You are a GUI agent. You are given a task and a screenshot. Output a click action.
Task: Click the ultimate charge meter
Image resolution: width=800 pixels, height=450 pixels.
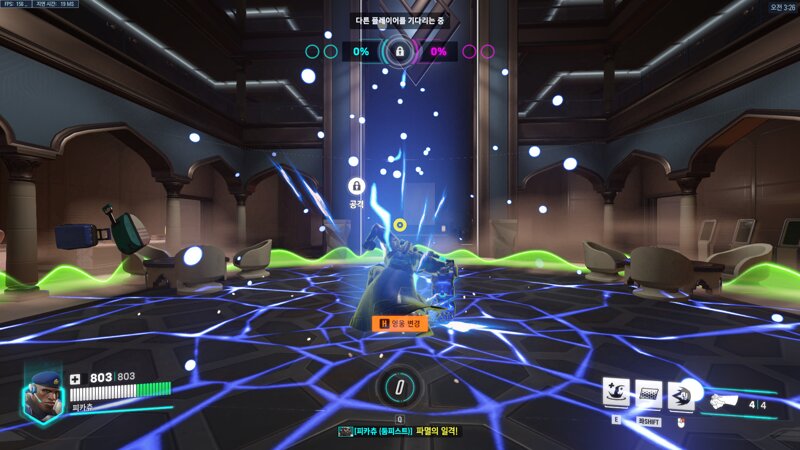point(398,386)
